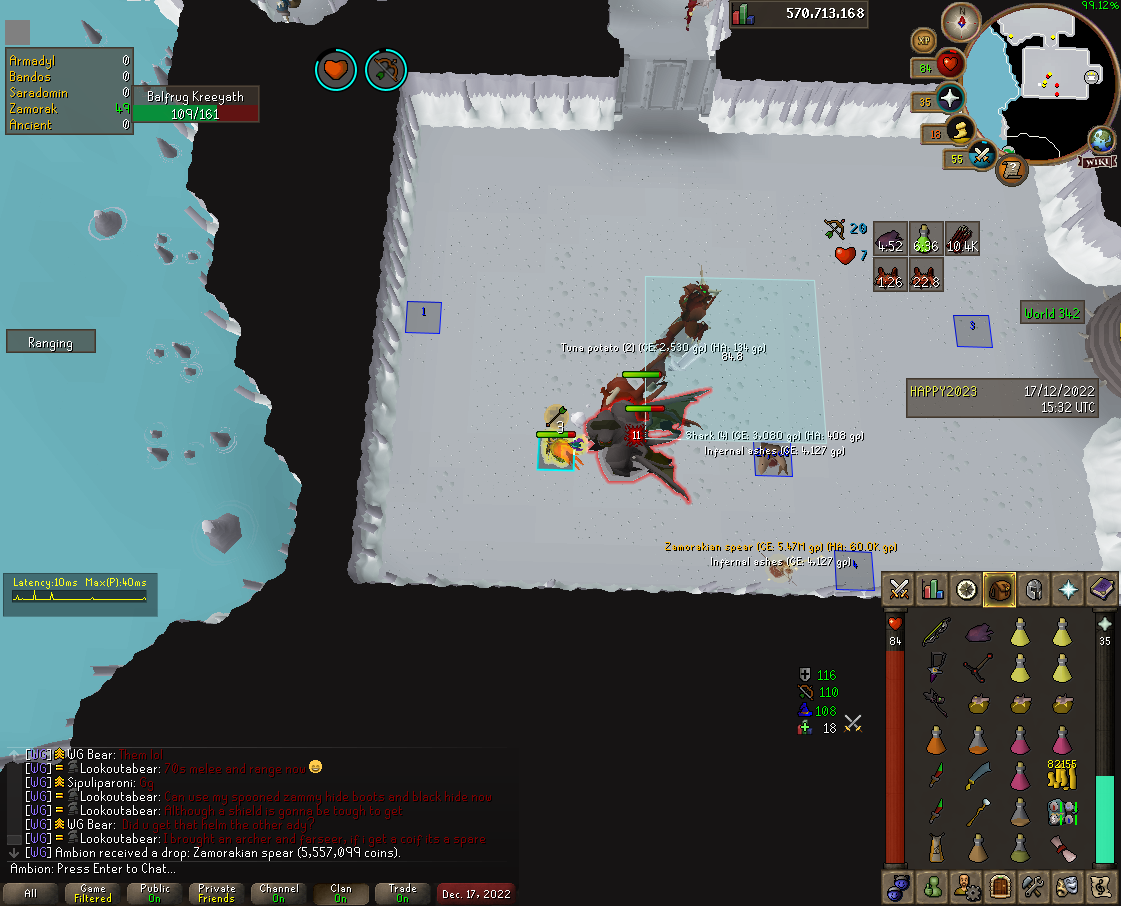Open the world map globe button
The width and height of the screenshot is (1121, 906).
(x=1102, y=139)
